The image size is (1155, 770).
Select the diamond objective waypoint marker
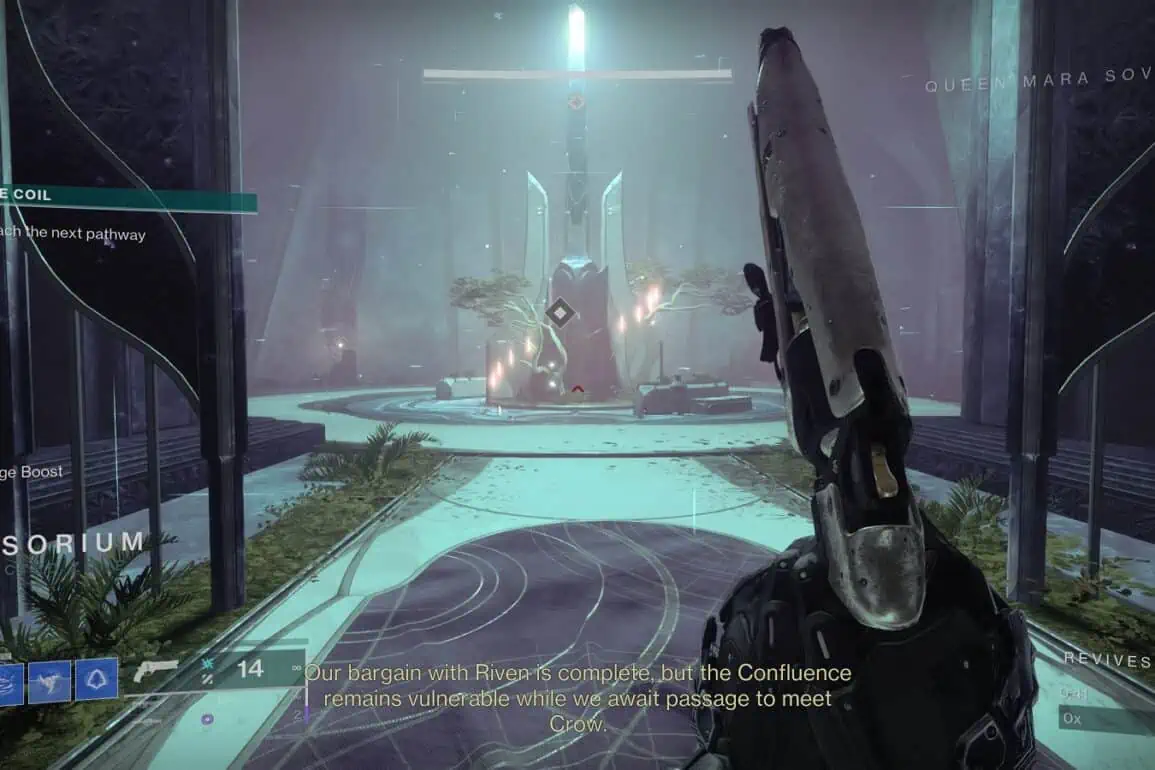pyautogui.click(x=559, y=314)
